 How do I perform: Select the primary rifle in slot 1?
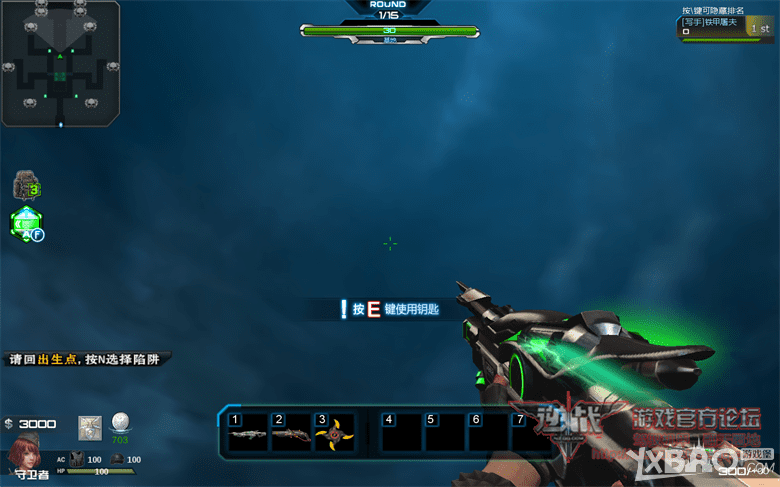coord(246,435)
